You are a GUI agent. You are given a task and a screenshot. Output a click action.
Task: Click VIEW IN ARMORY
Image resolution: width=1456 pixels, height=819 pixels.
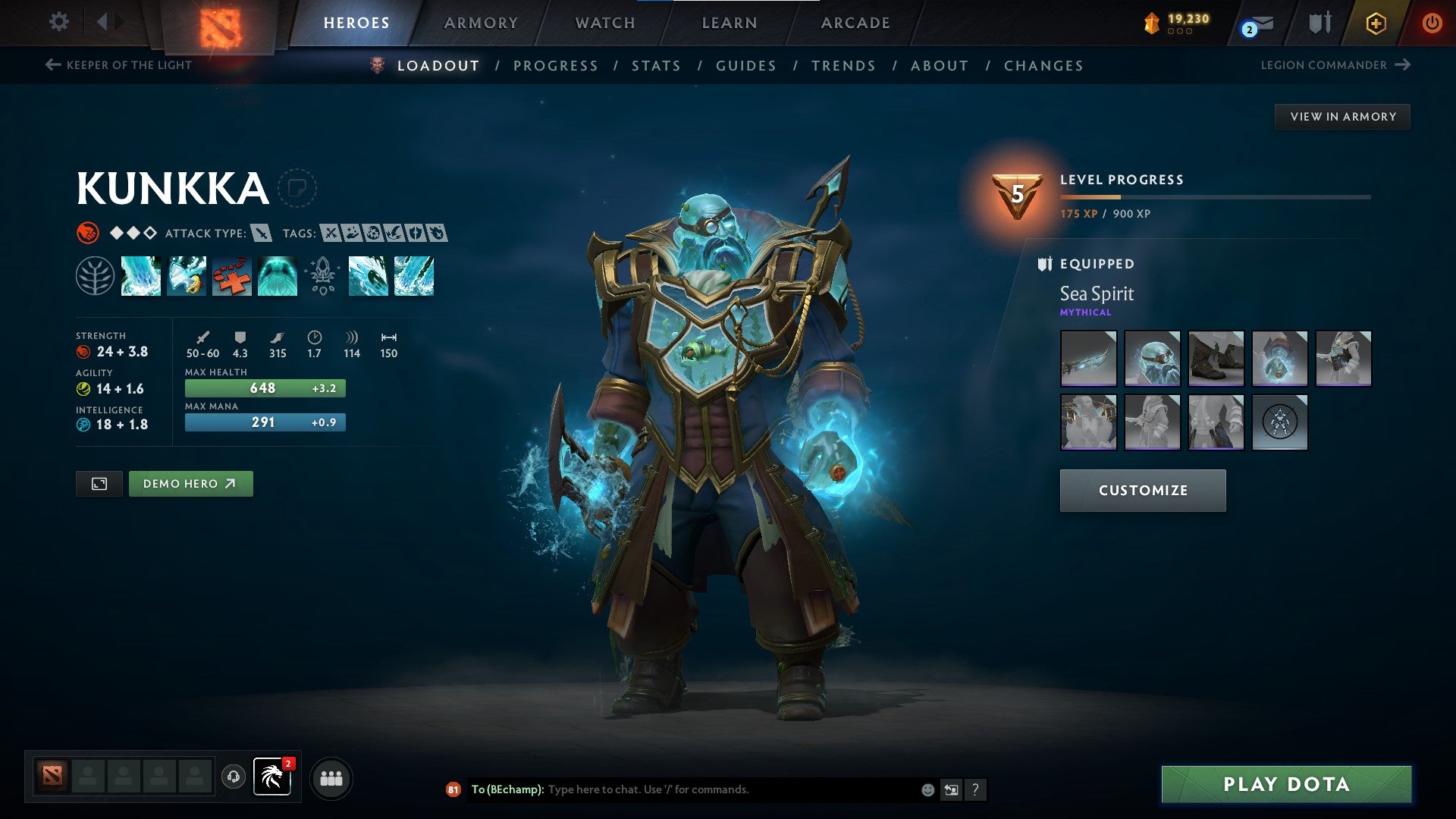tap(1342, 116)
